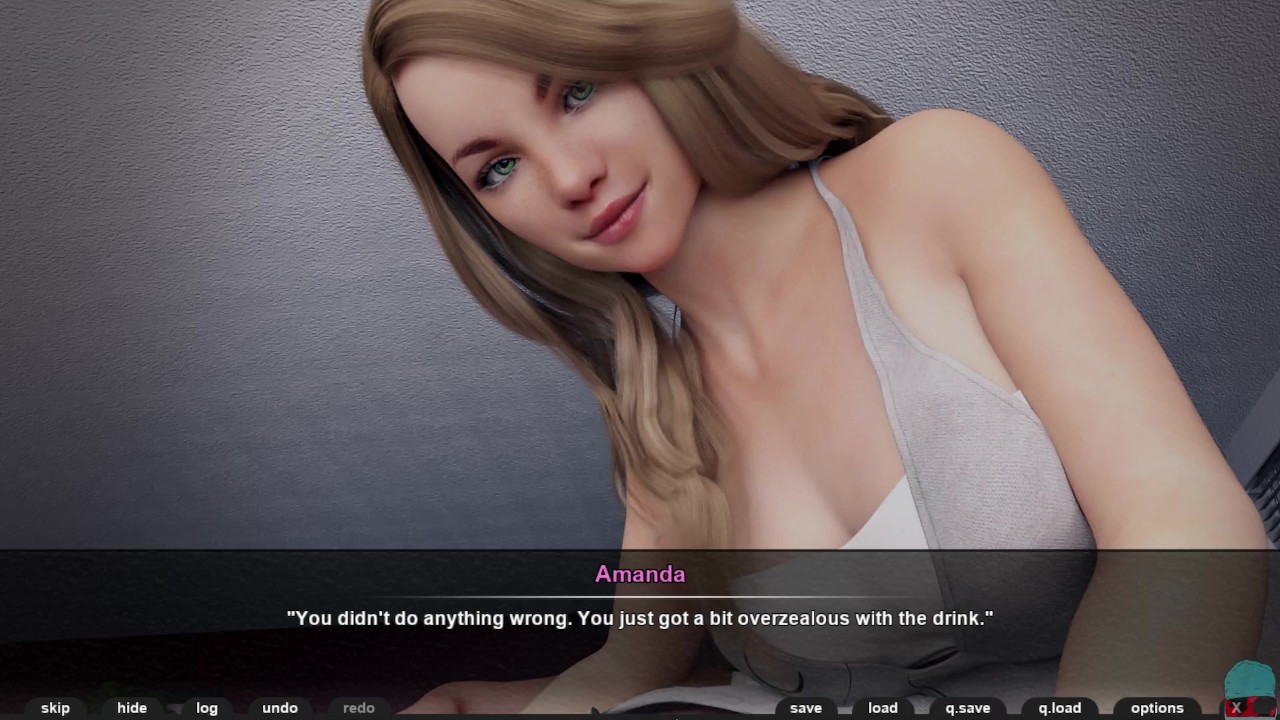Hide the dialogue interface
Screen dimensions: 1280x720
click(x=132, y=708)
